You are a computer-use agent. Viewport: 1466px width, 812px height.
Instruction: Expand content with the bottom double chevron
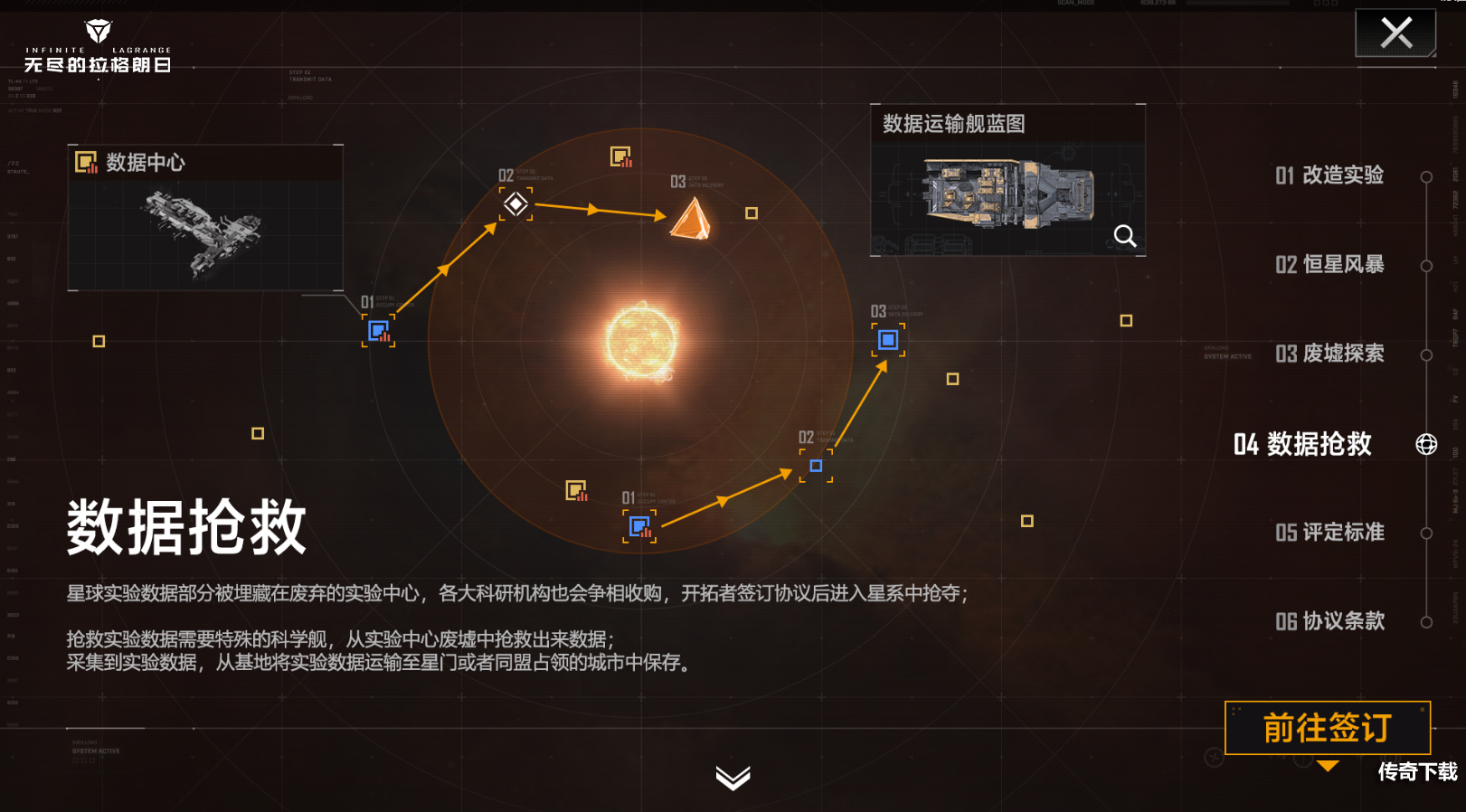coord(733,779)
